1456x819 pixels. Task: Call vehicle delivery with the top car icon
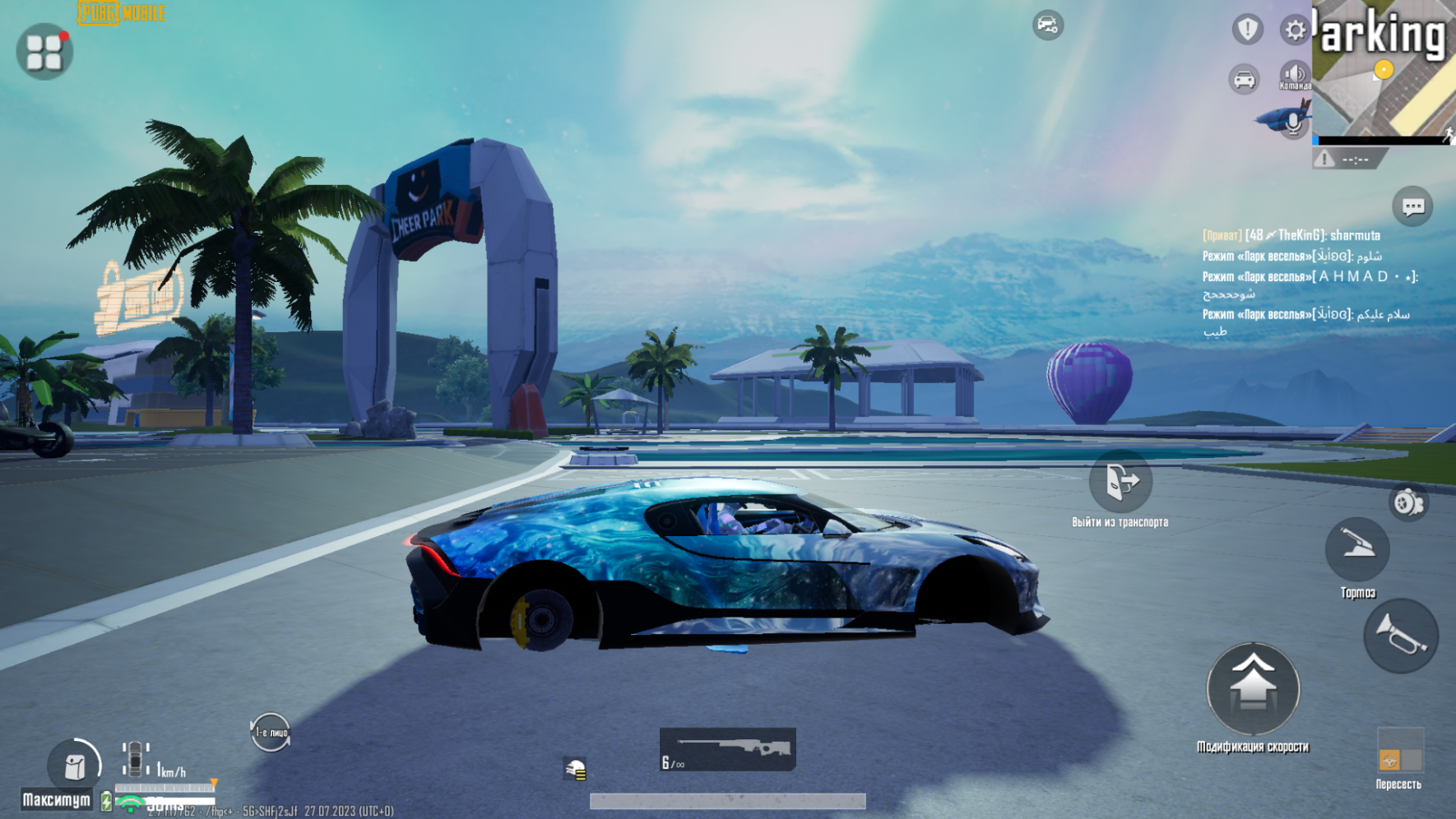[1046, 25]
